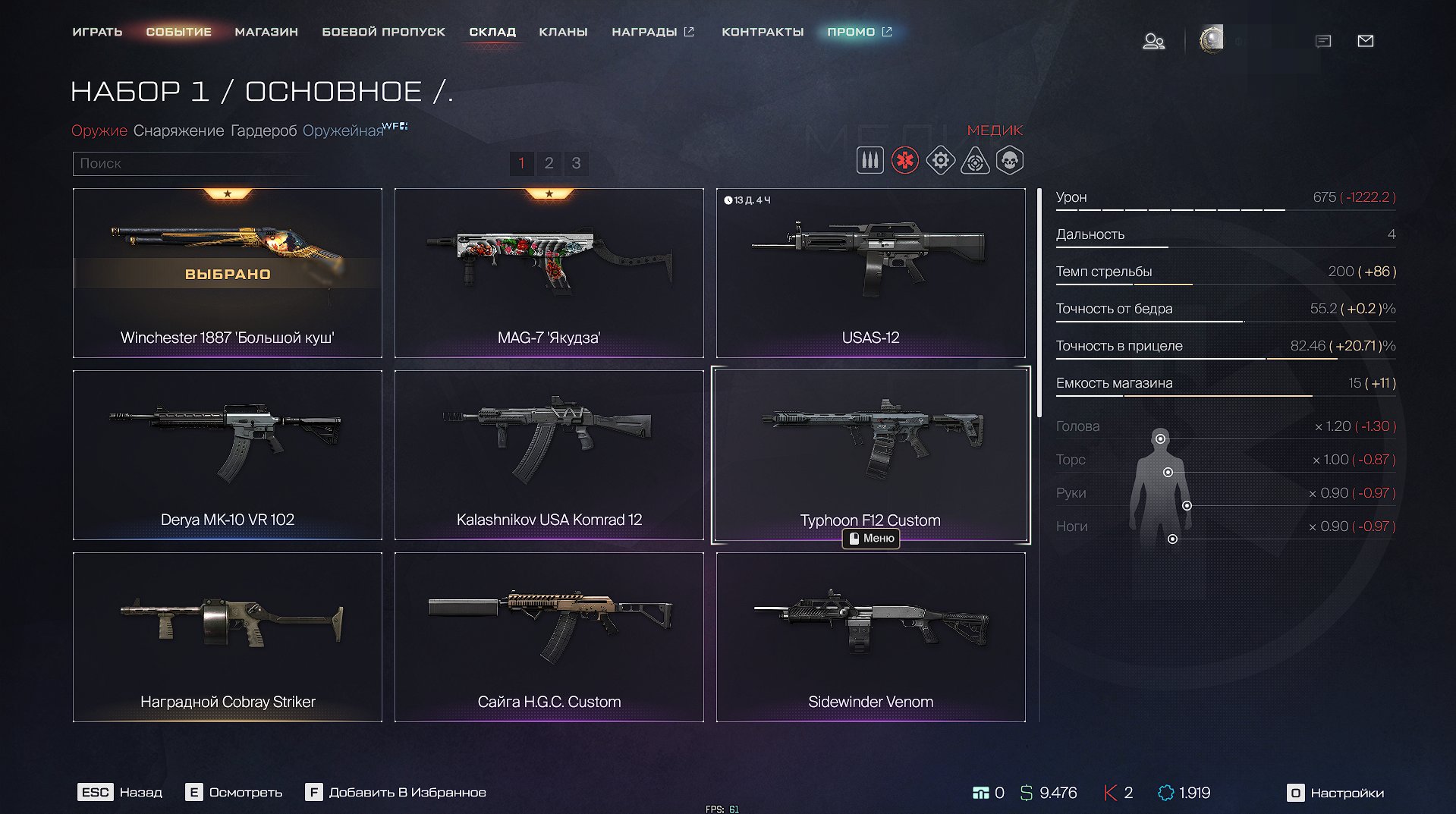1456x814 pixels.
Task: Click the Поиск search field
Action: [190, 163]
